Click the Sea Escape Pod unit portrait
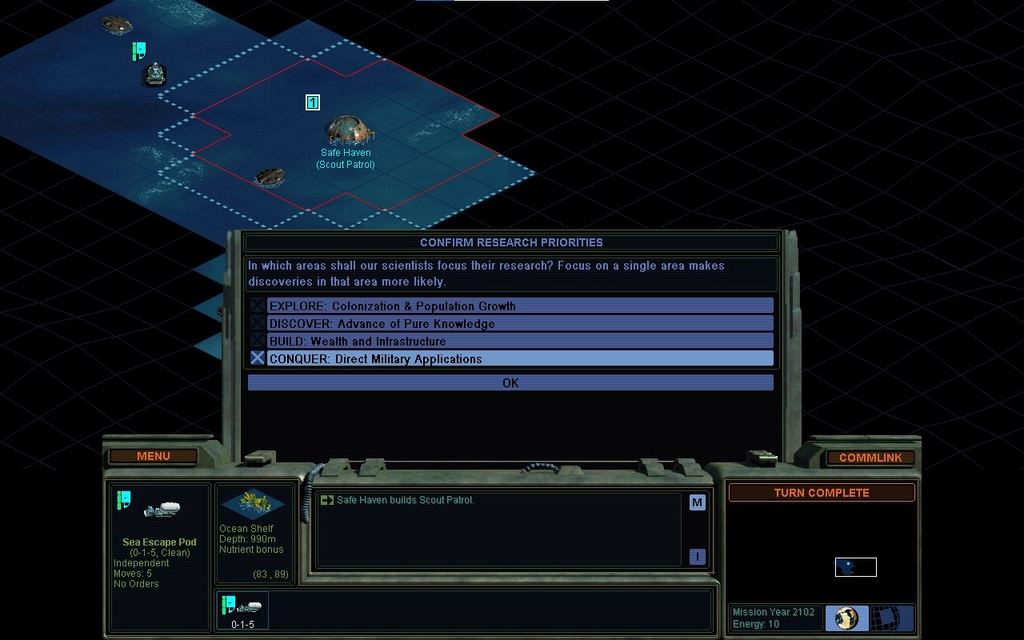 (x=159, y=510)
